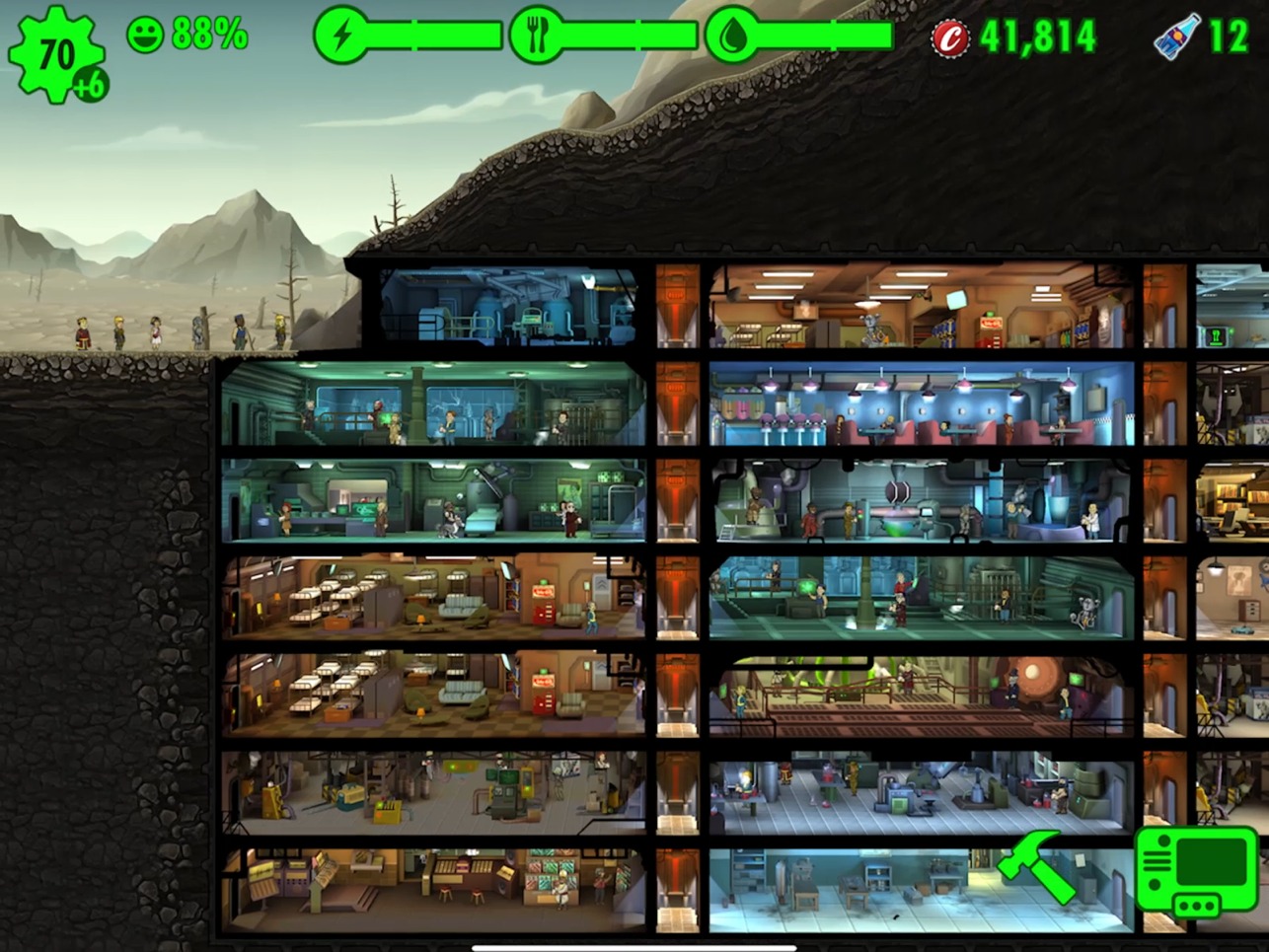Image resolution: width=1269 pixels, height=952 pixels.
Task: Click the caps total showing 41,814
Action: click(1036, 37)
